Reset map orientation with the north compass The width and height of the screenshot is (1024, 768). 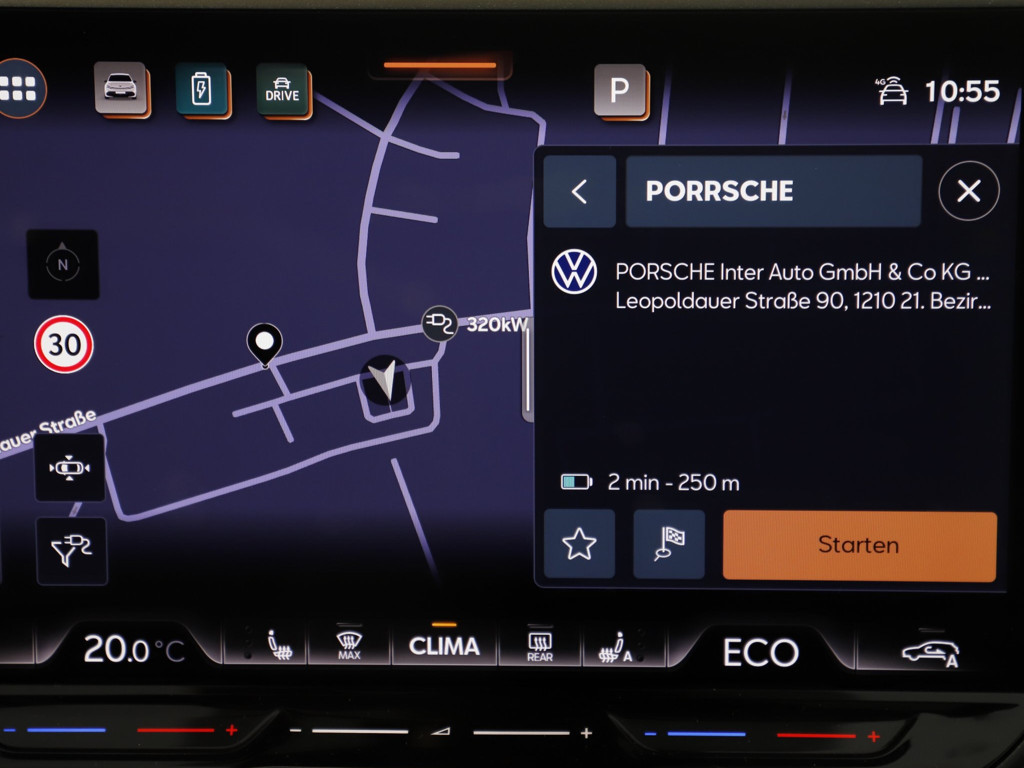(63, 264)
